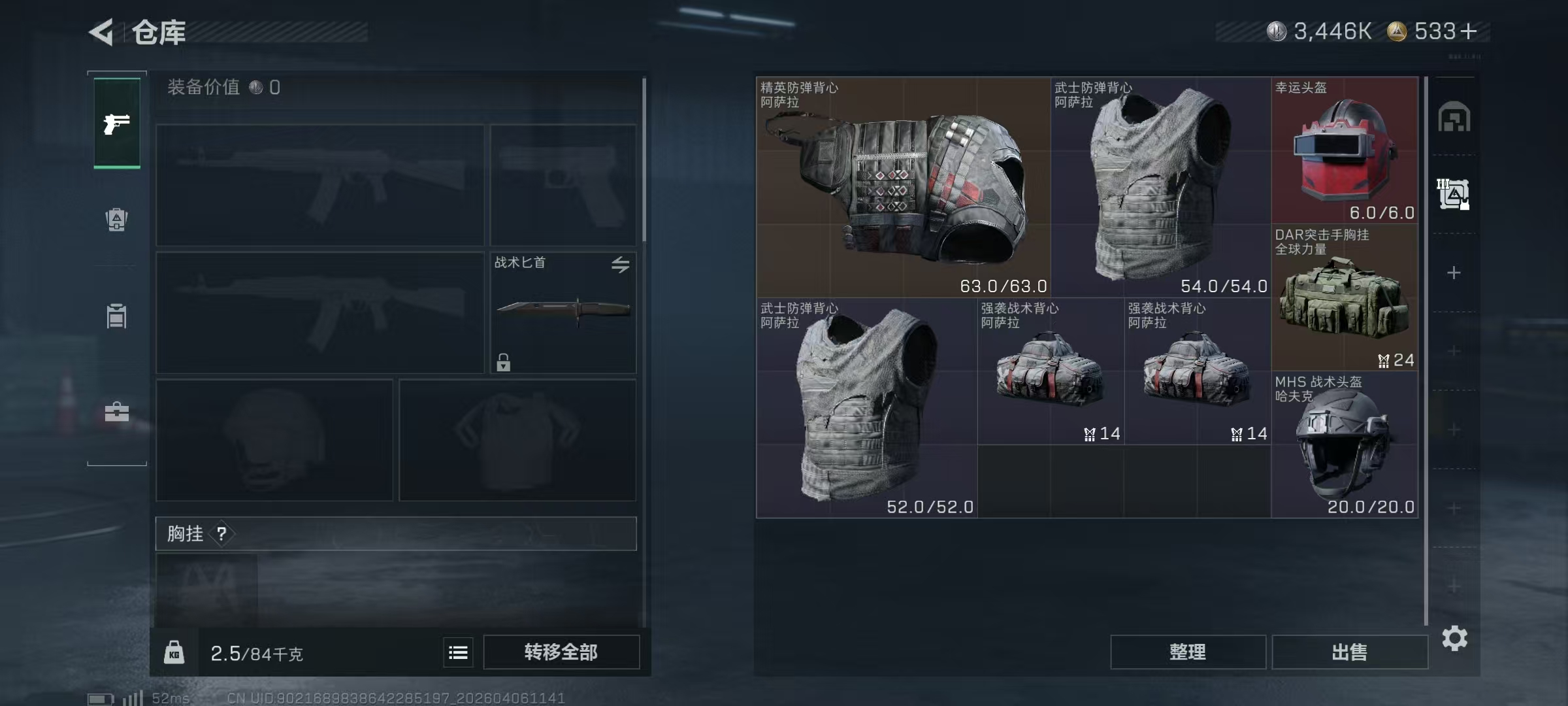
Task: Click the 转移全部 button
Action: [561, 652]
